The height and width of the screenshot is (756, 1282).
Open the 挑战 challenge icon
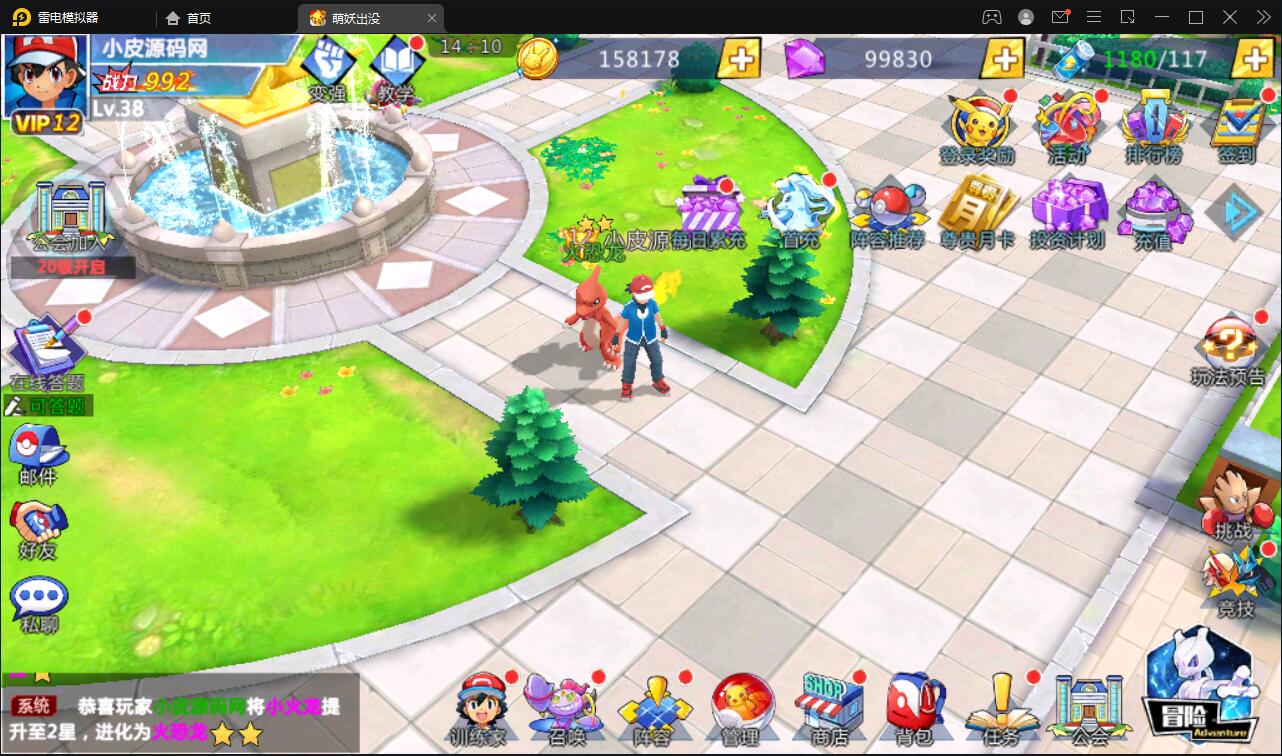click(1233, 498)
